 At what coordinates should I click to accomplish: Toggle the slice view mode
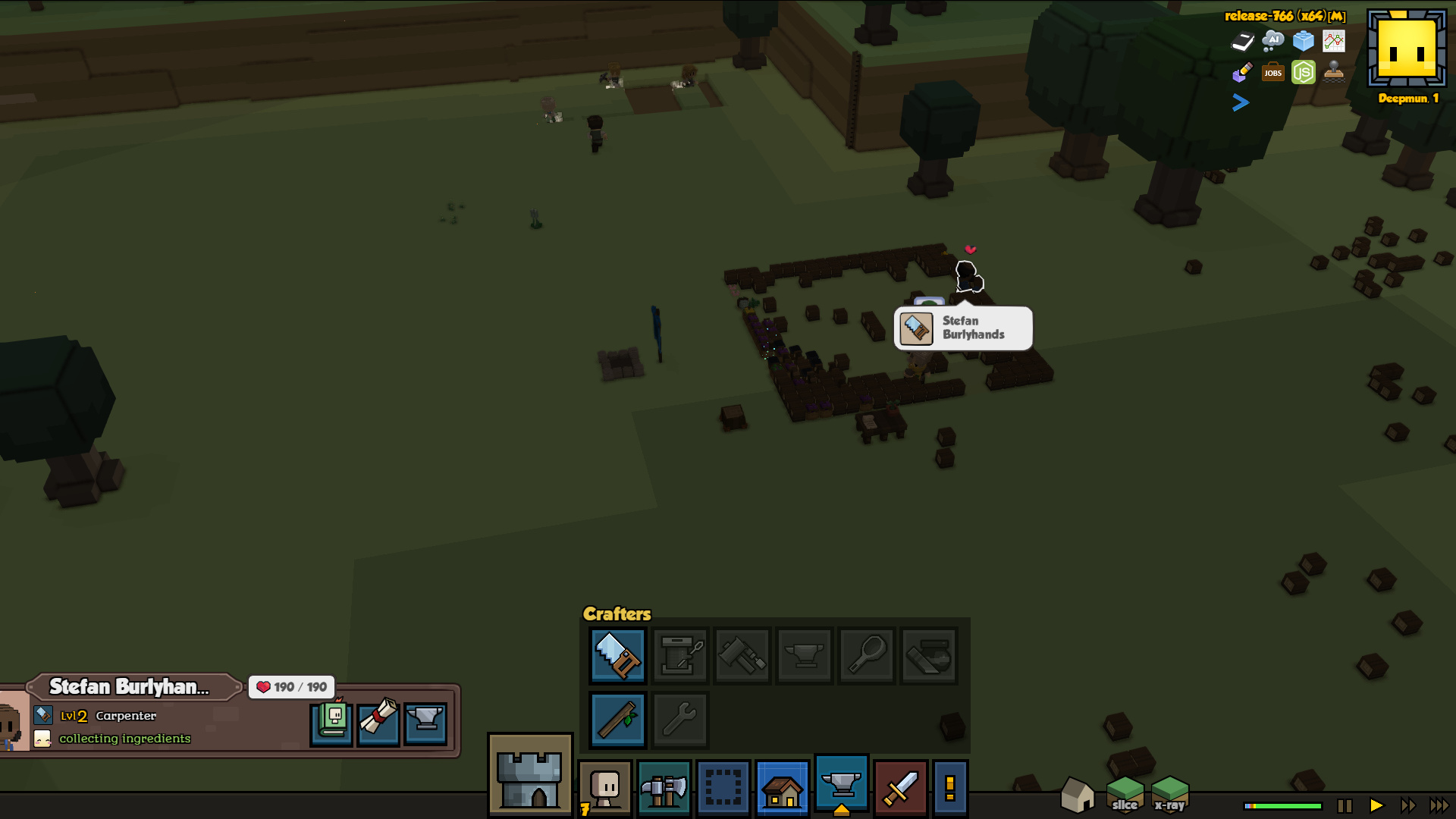(1125, 795)
